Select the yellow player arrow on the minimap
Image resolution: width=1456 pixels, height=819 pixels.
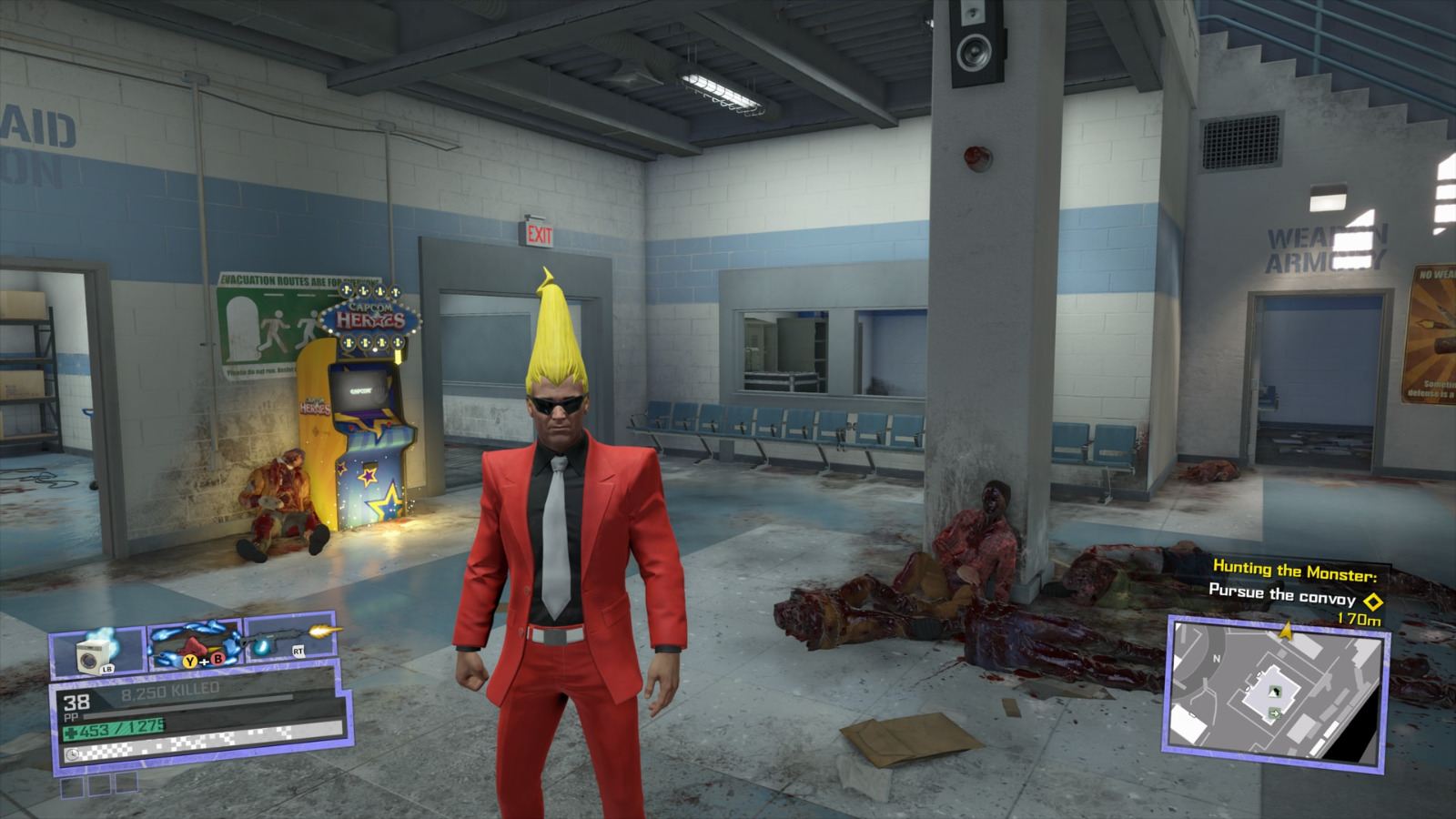point(1285,631)
